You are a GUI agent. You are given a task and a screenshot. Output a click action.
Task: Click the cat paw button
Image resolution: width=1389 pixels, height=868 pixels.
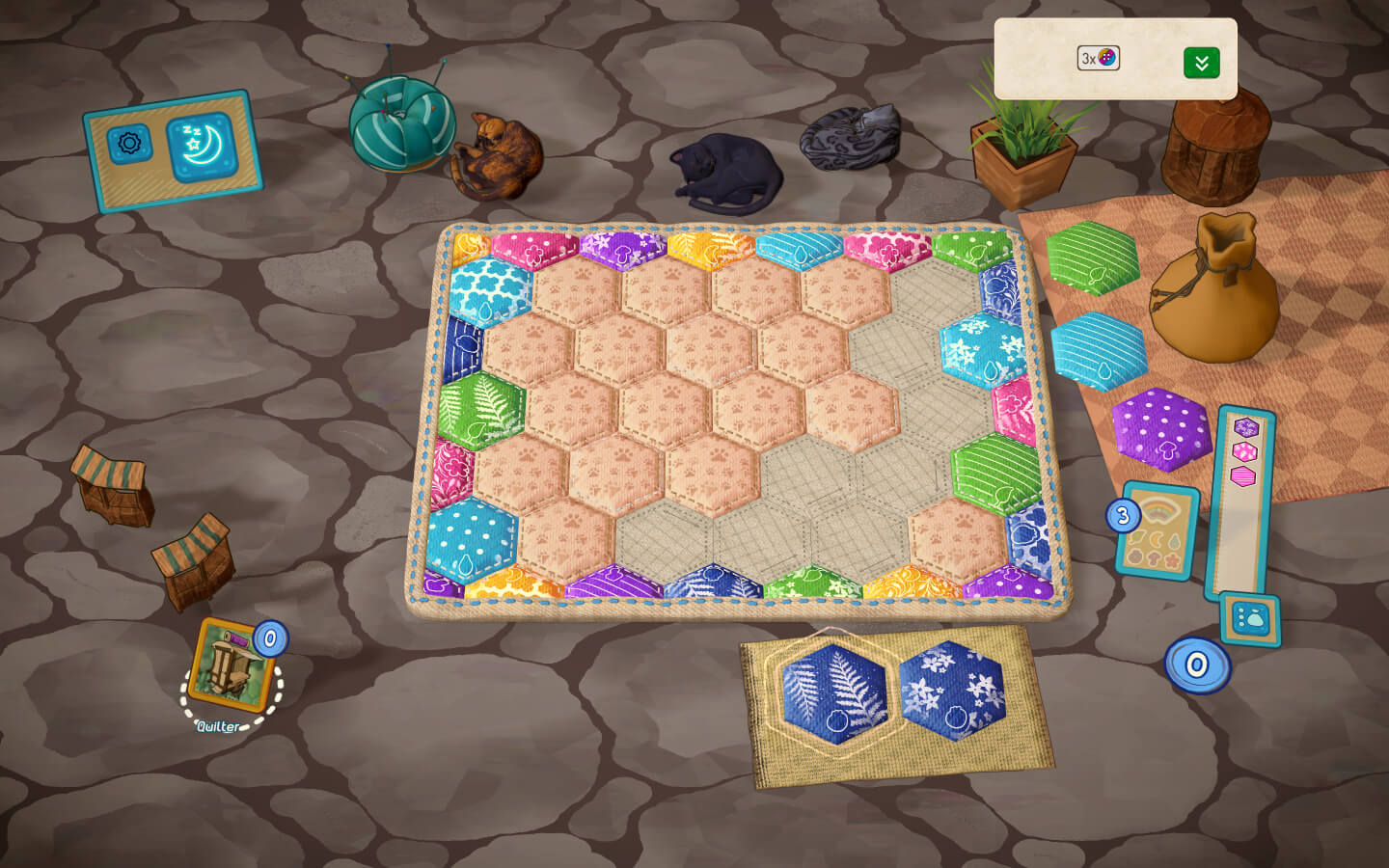[x=1250, y=619]
